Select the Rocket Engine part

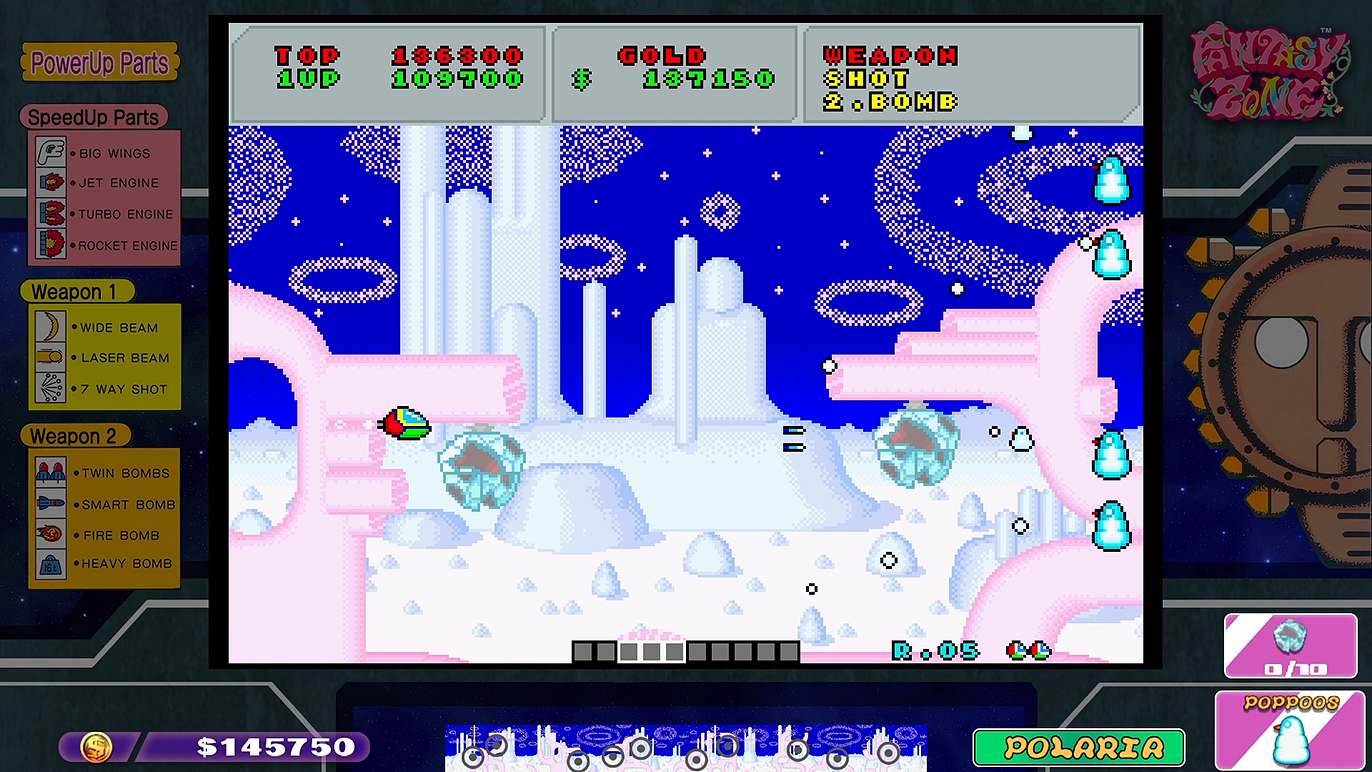tap(103, 245)
